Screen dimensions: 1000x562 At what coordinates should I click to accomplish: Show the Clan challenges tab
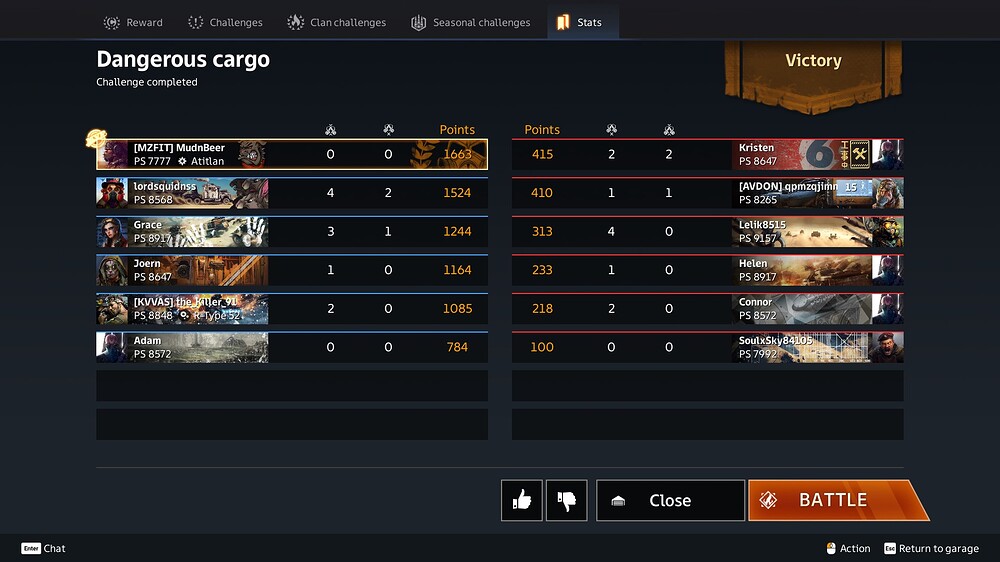337,22
